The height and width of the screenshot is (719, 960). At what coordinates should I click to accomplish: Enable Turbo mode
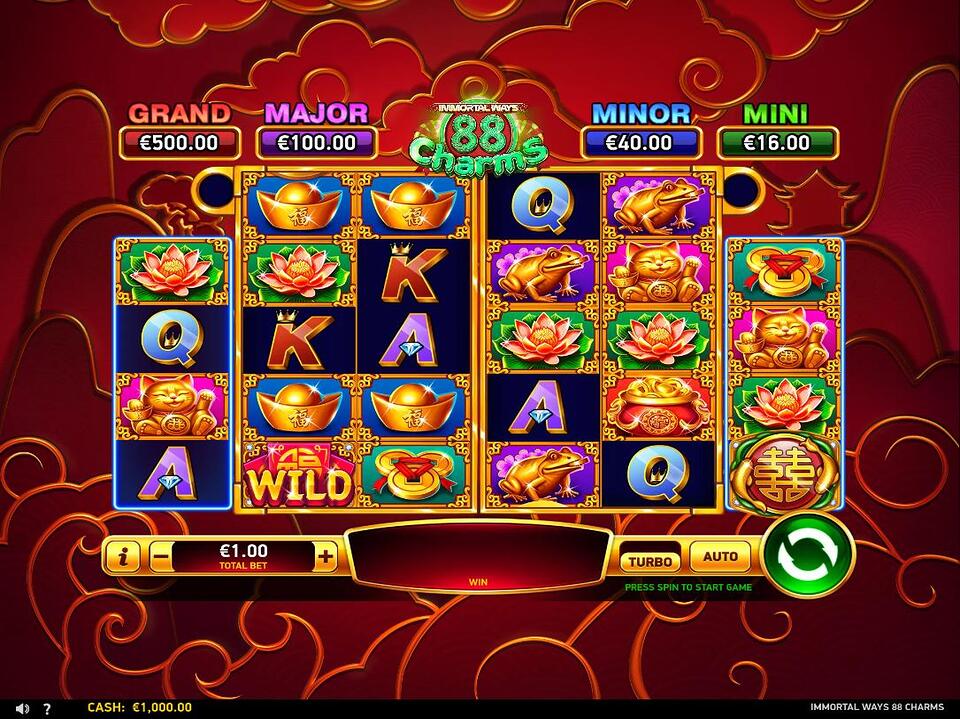[650, 560]
